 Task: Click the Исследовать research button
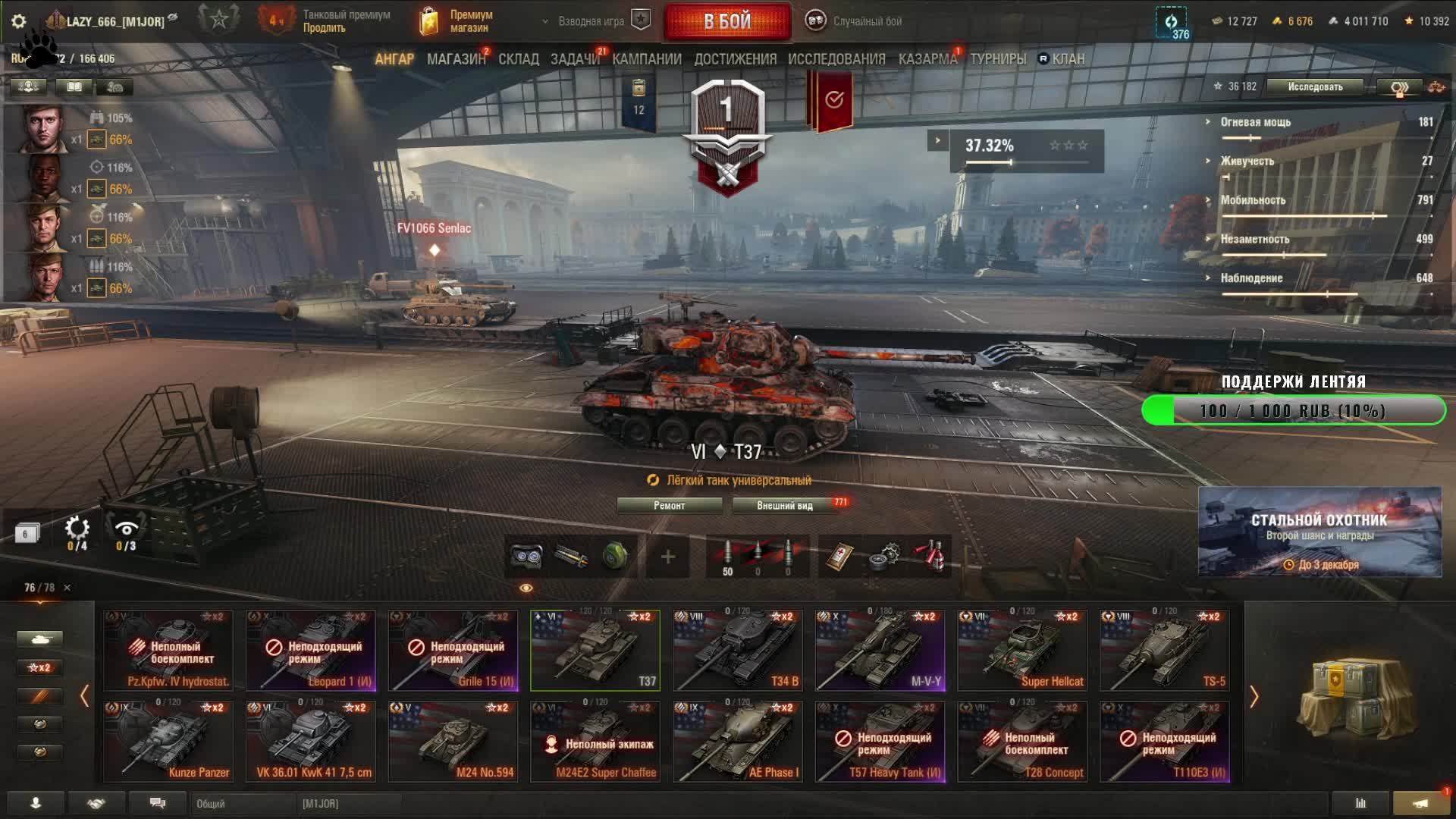click(1315, 87)
